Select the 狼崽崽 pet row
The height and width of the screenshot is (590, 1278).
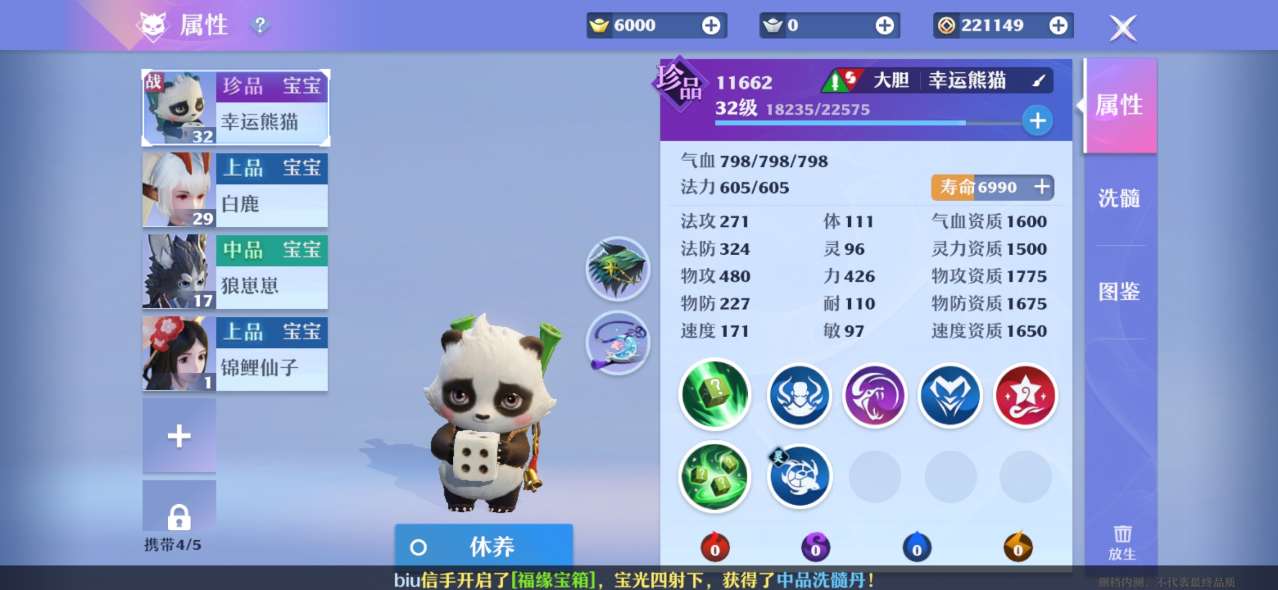236,272
